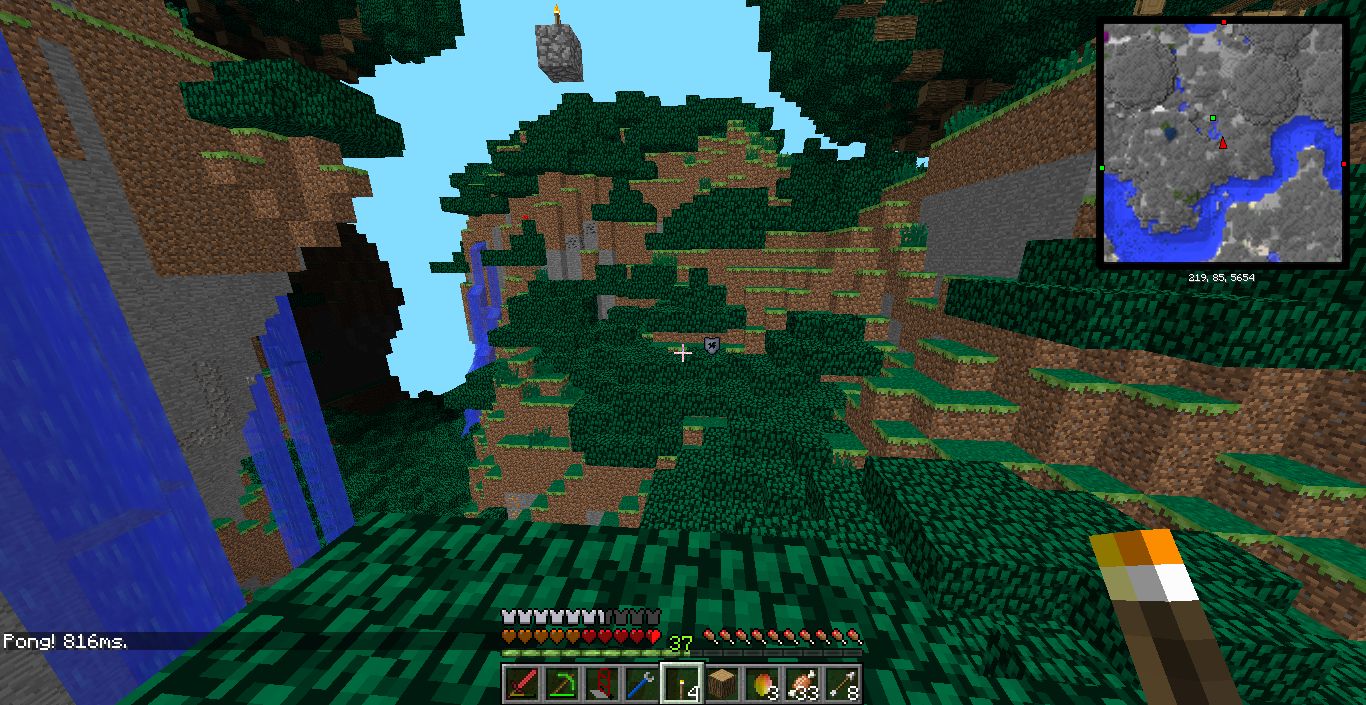The height and width of the screenshot is (705, 1366).
Task: Select the torch hotbar slot
Action: [x=680, y=684]
